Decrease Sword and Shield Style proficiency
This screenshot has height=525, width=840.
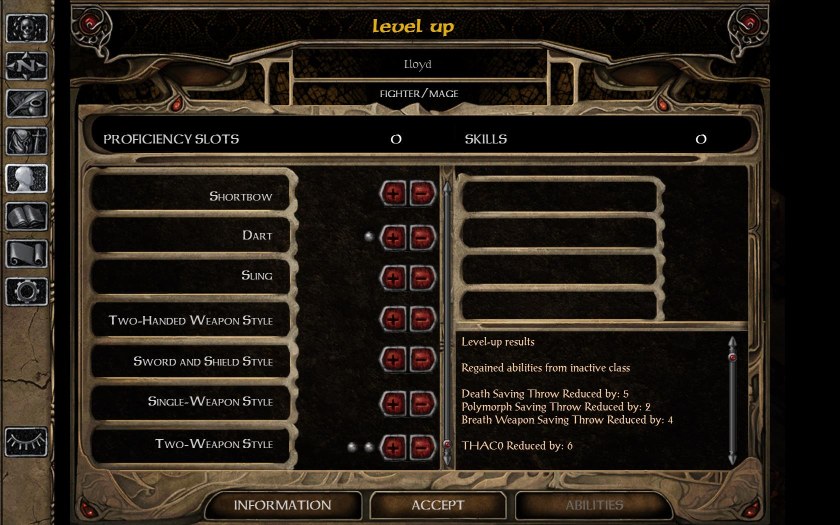423,361
